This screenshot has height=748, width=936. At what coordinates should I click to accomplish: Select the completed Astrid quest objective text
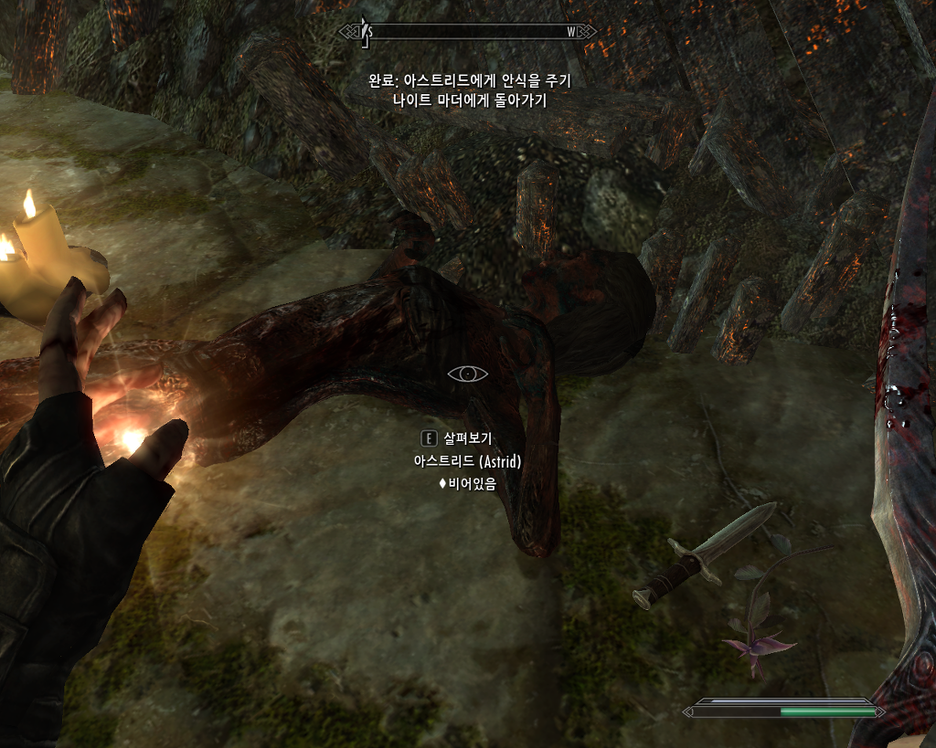click(x=469, y=81)
